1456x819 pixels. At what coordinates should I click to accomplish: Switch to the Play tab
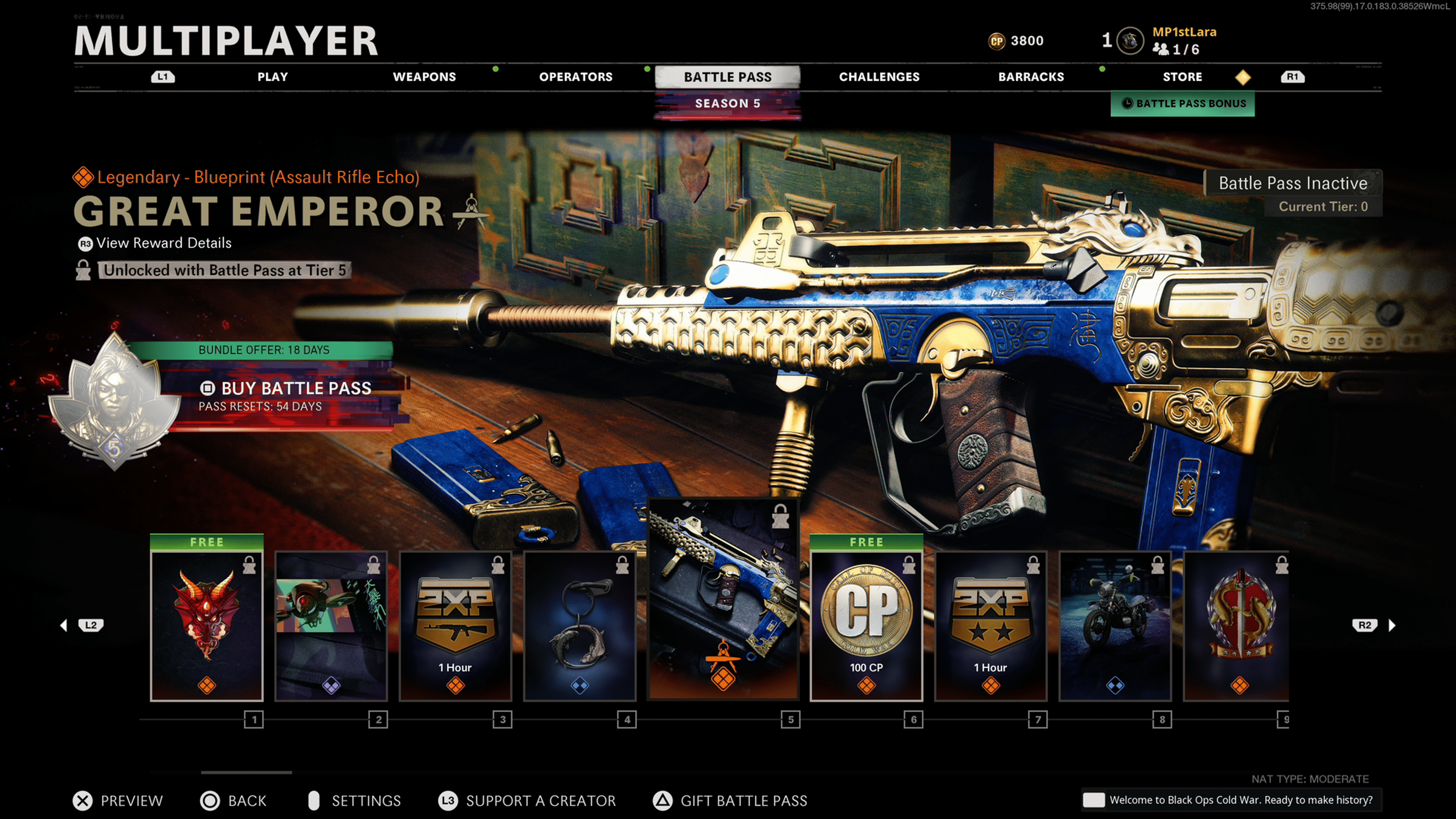273,77
